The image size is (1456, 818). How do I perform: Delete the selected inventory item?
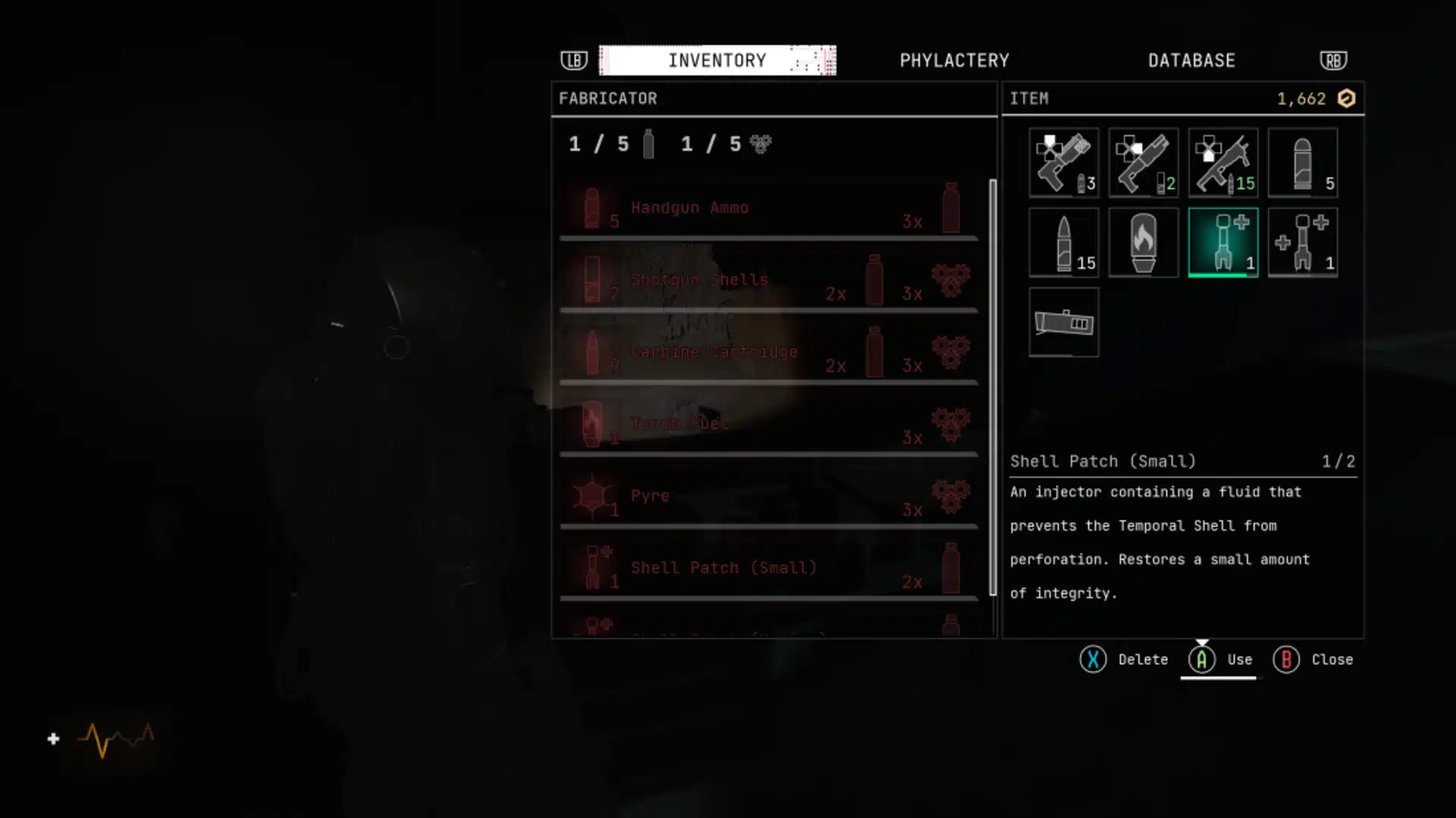1124,660
